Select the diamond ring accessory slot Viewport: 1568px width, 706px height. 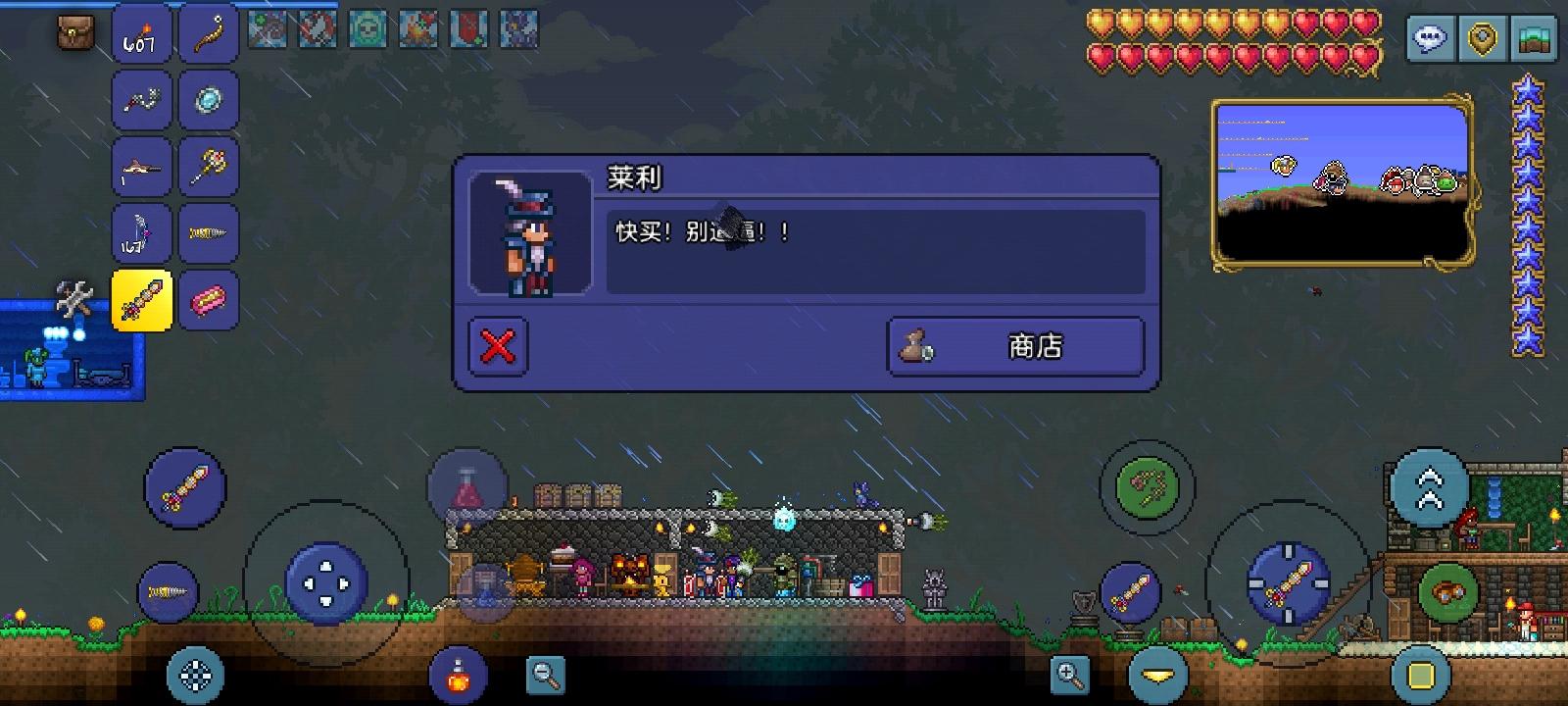pos(208,99)
